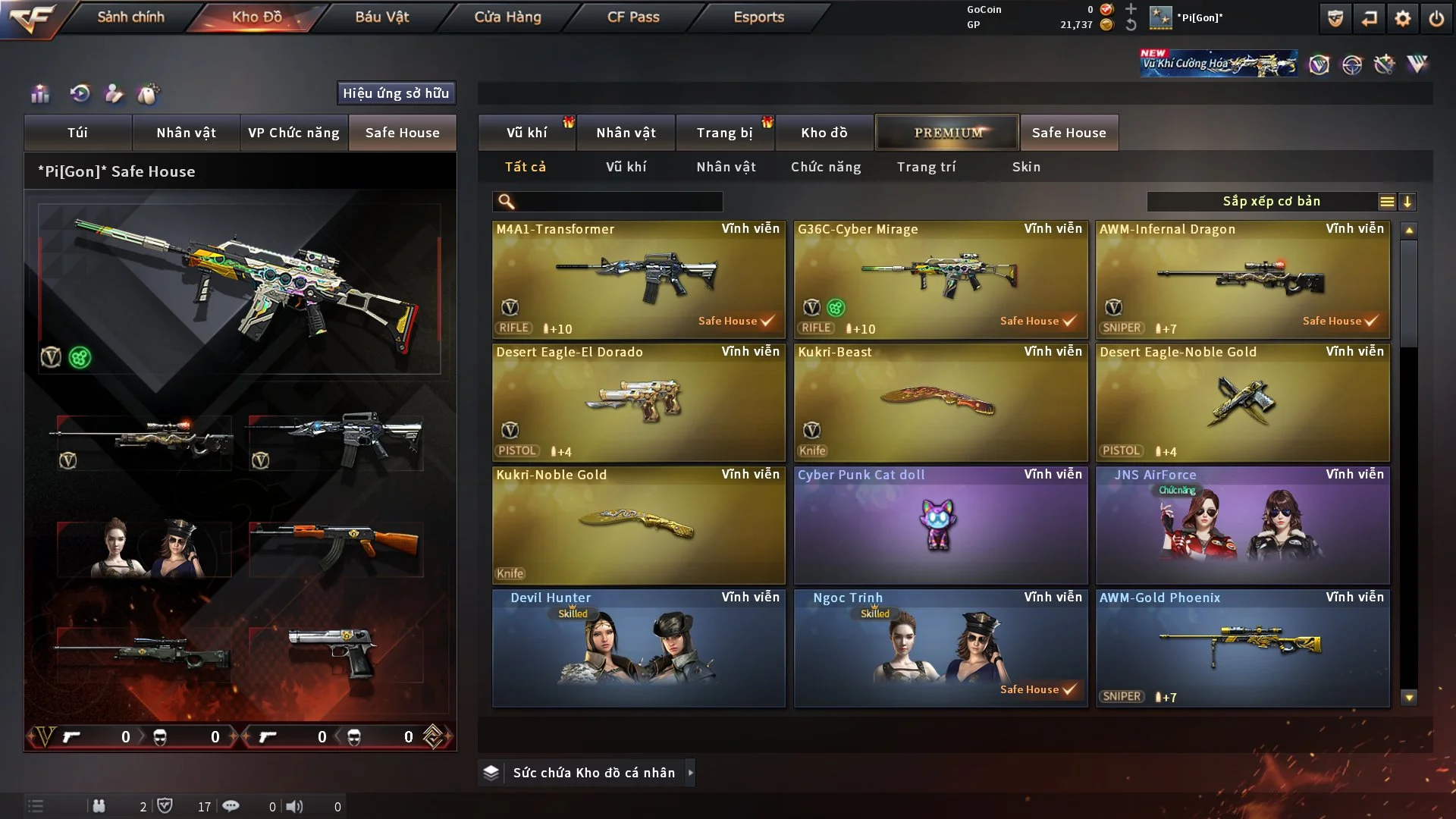Open the Sắp xếp cơ bản sort dropdown
The width and height of the screenshot is (1456, 819).
pos(1271,202)
